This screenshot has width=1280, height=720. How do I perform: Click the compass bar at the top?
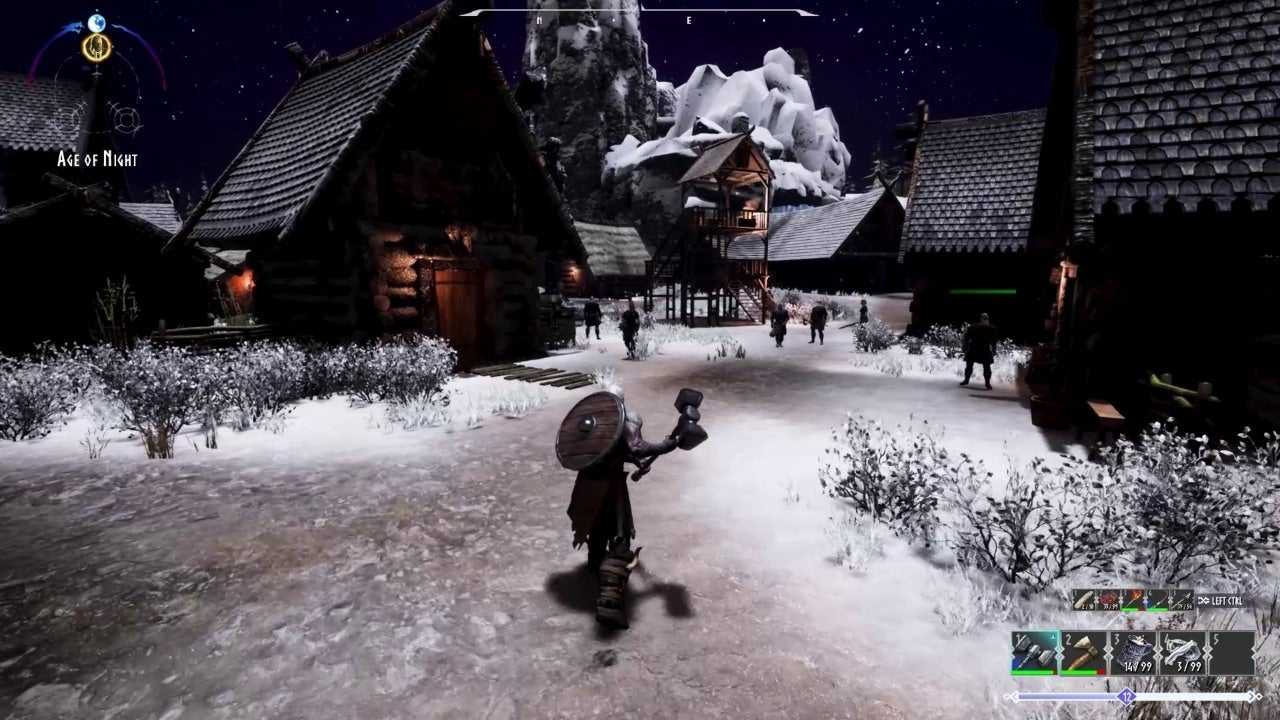[x=638, y=13]
